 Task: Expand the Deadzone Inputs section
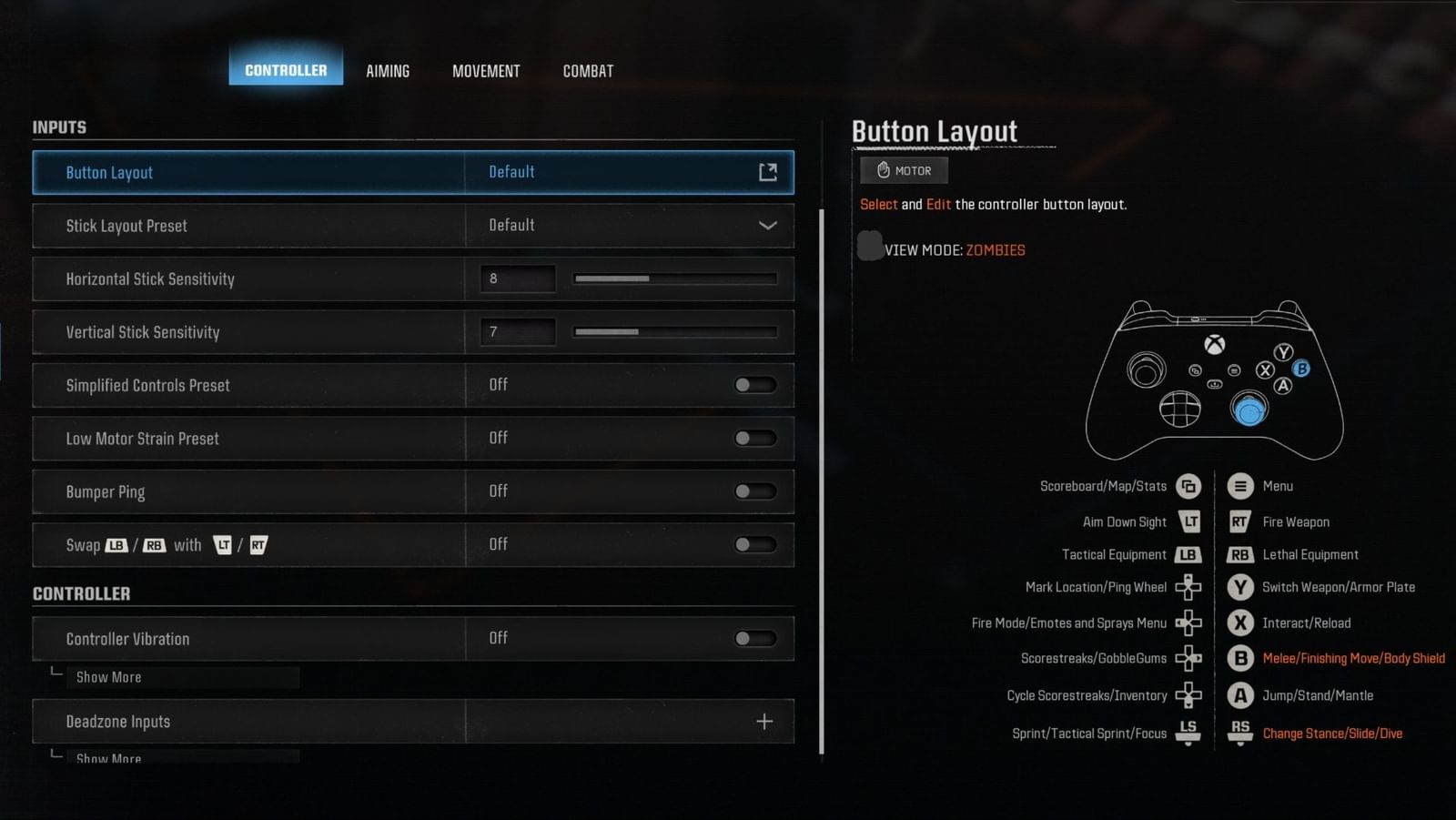(763, 721)
